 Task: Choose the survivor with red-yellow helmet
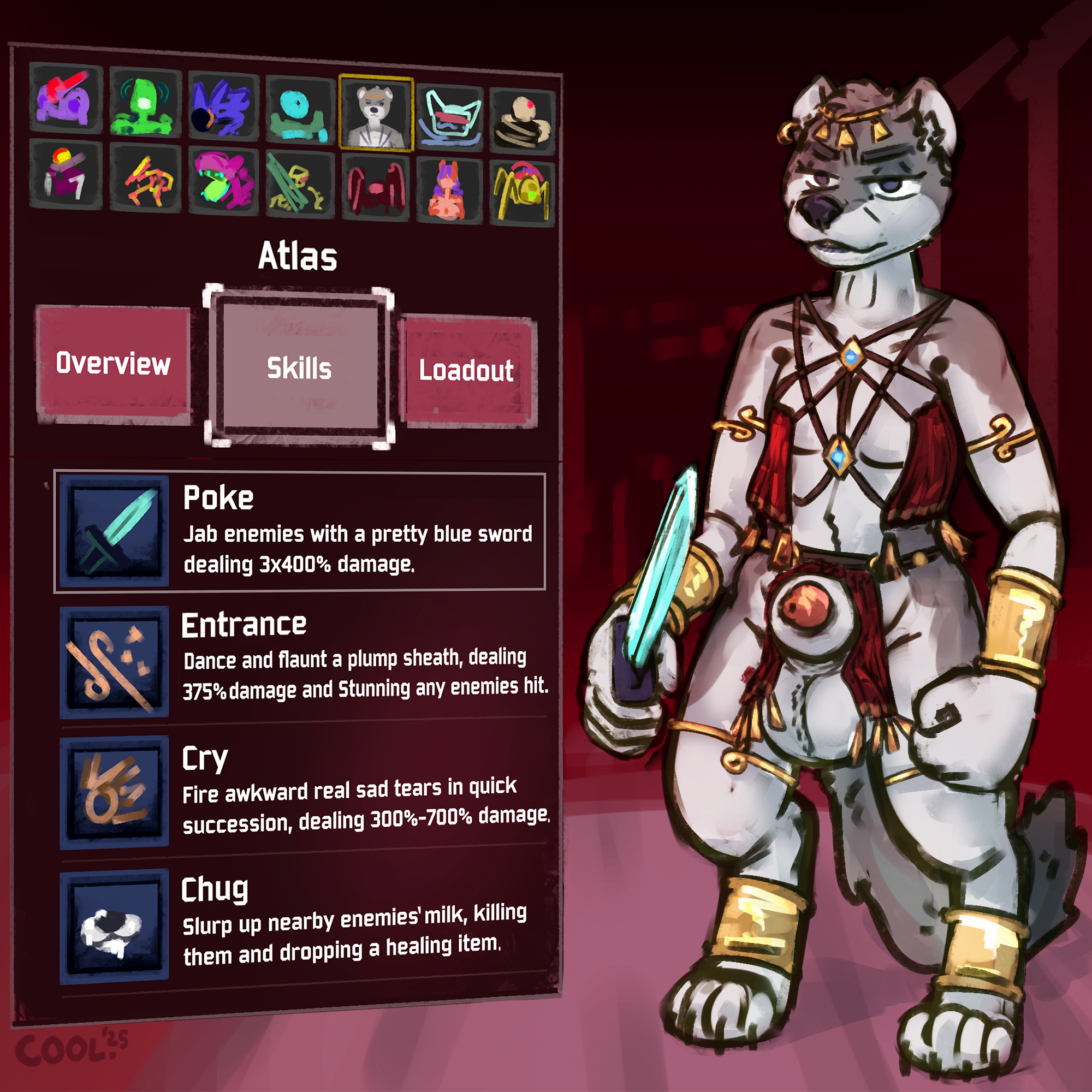click(x=66, y=175)
